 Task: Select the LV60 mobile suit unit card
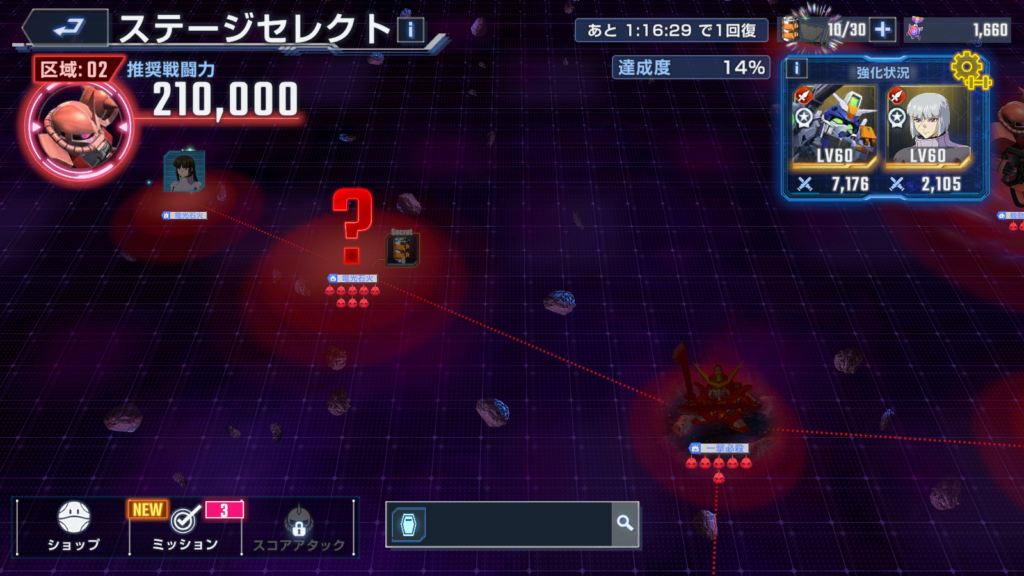coord(834,140)
